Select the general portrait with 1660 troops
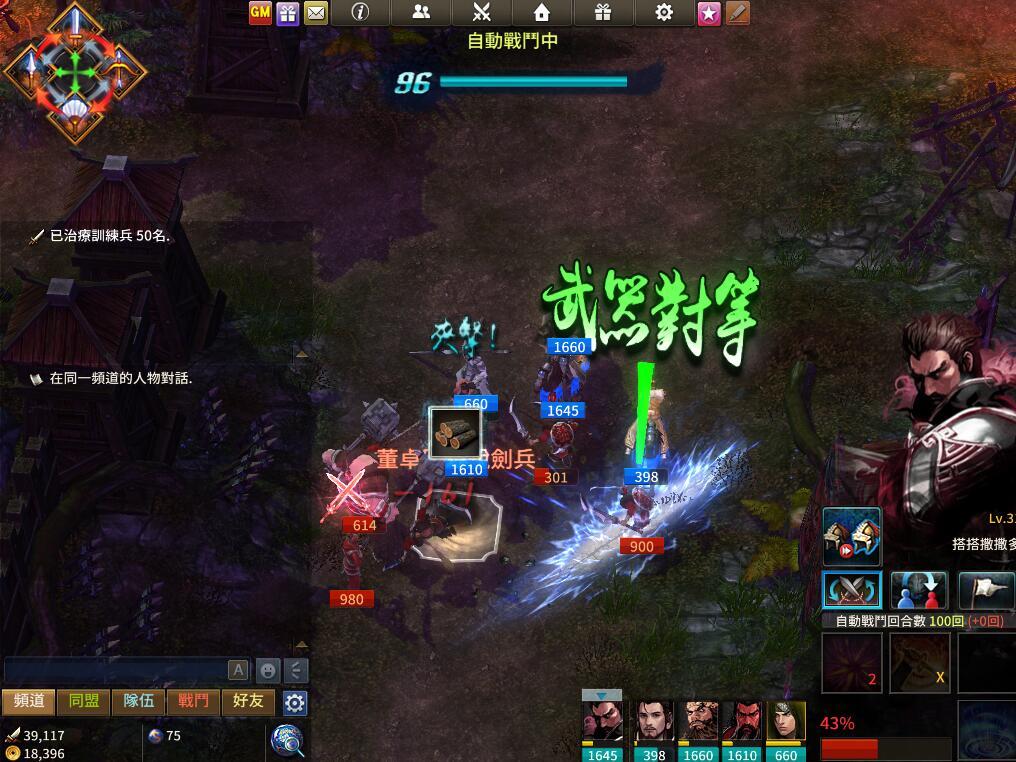Screen dimensions: 1016x762 698,724
